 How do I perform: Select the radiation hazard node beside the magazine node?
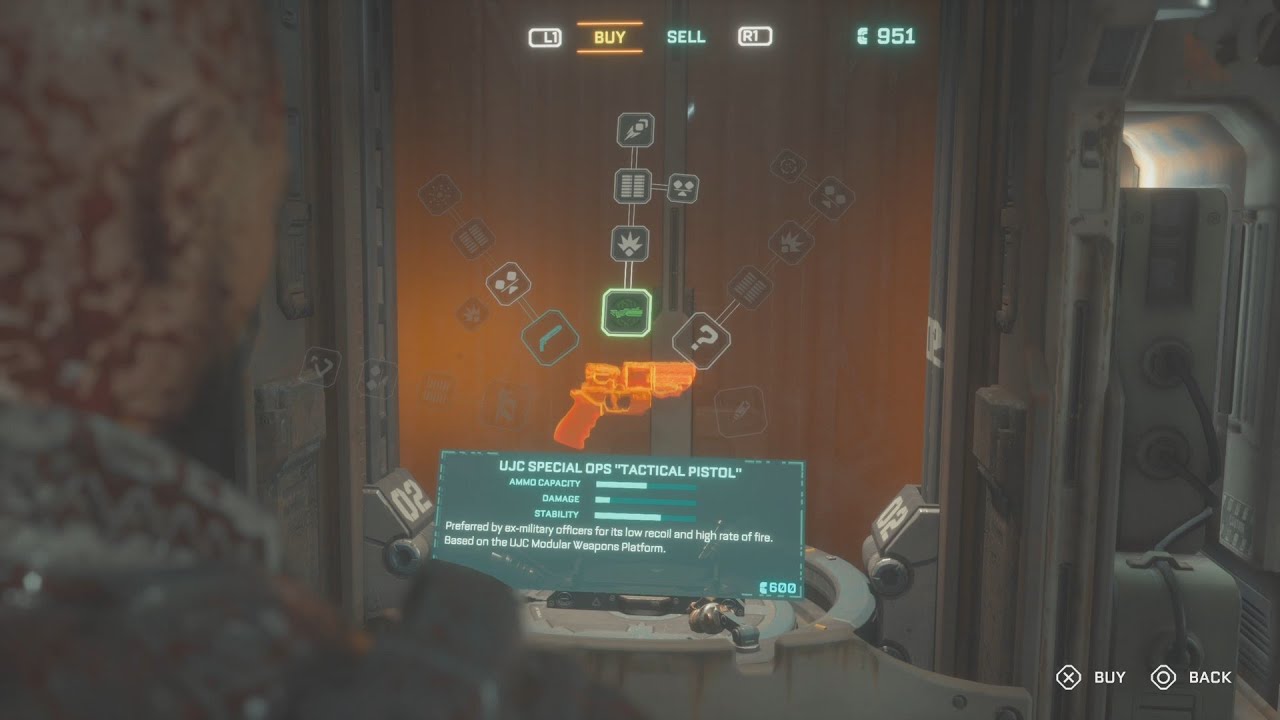coord(682,188)
